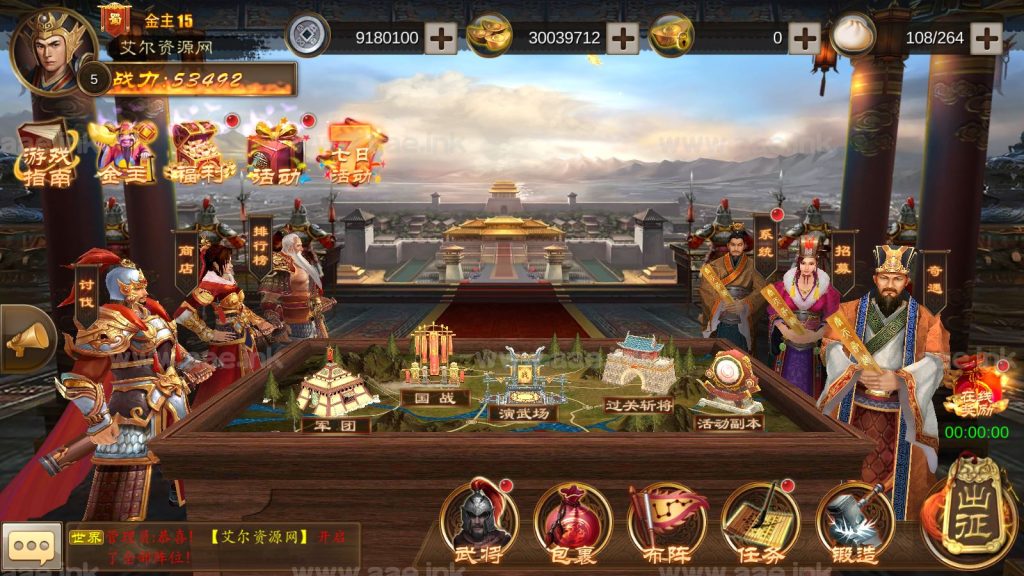Open the 活动副本 event dungeon
Screen dimensions: 1024x576
pos(729,393)
